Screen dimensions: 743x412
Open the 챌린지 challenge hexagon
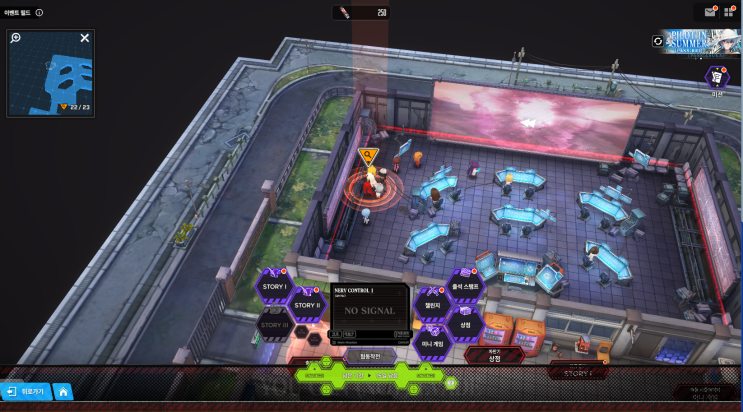pos(433,305)
